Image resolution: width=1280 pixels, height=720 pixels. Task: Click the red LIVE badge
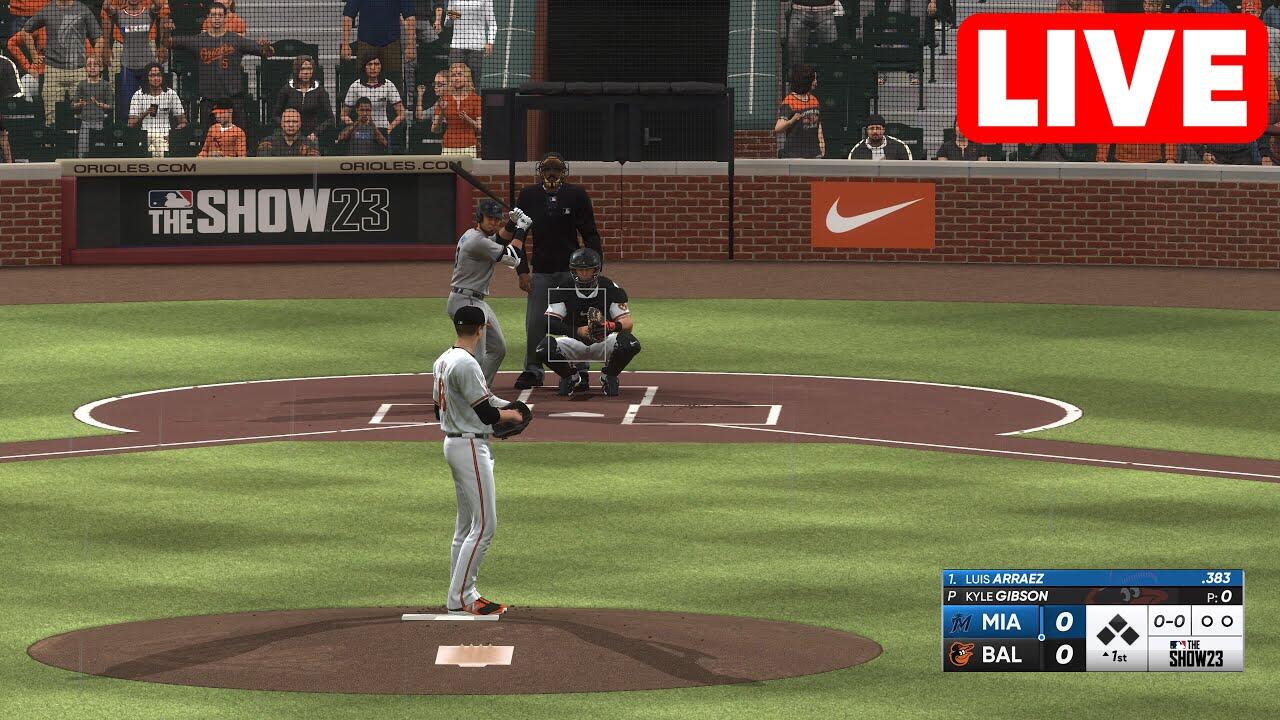click(1111, 79)
